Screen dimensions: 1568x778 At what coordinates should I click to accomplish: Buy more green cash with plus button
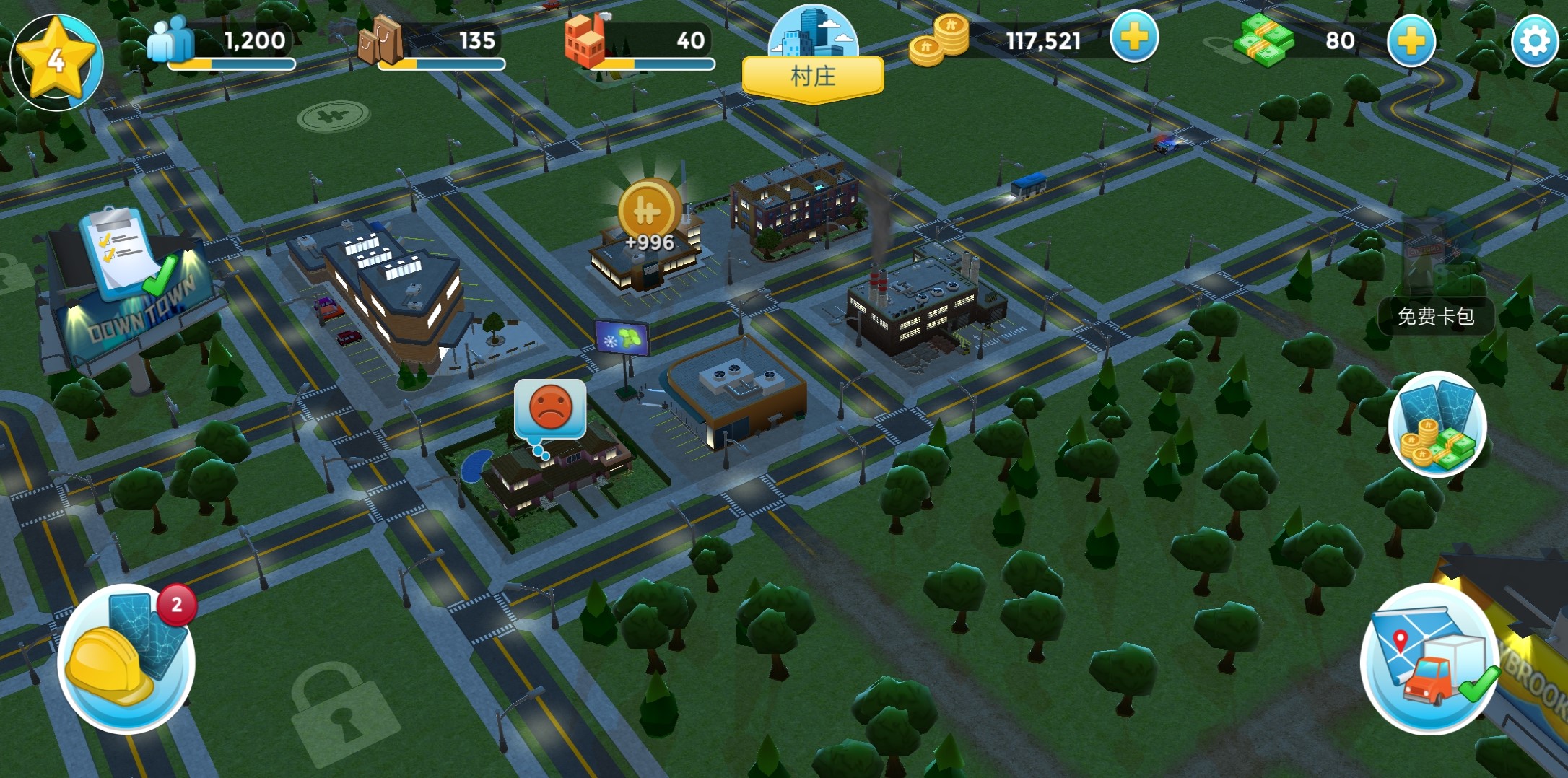click(x=1410, y=41)
